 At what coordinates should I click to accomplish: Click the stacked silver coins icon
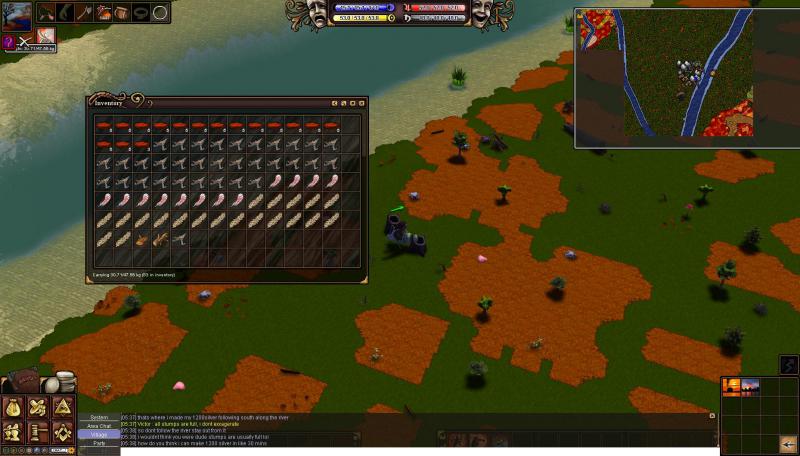65,381
